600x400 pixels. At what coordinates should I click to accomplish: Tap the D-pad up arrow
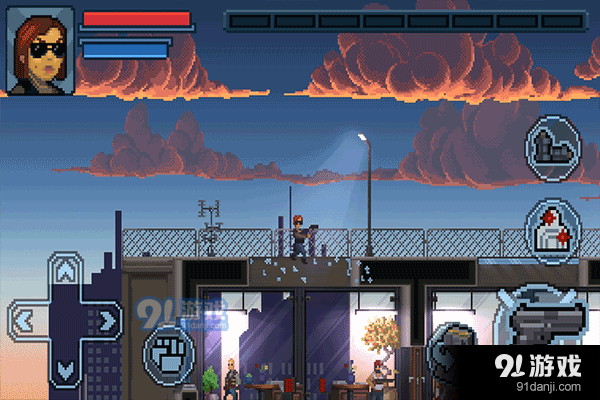[x=66, y=270]
